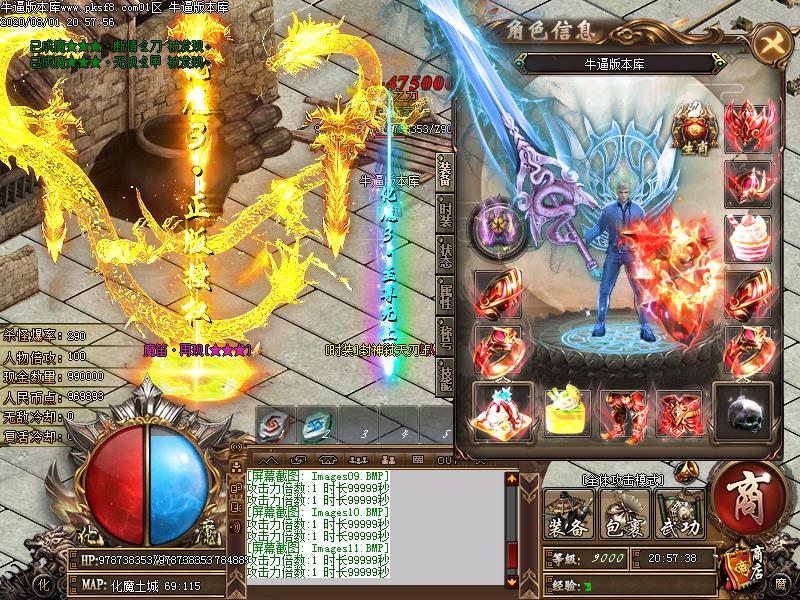Switch to the 时装 fashion tab
Image resolution: width=800 pixels, height=600 pixels.
tap(445, 211)
